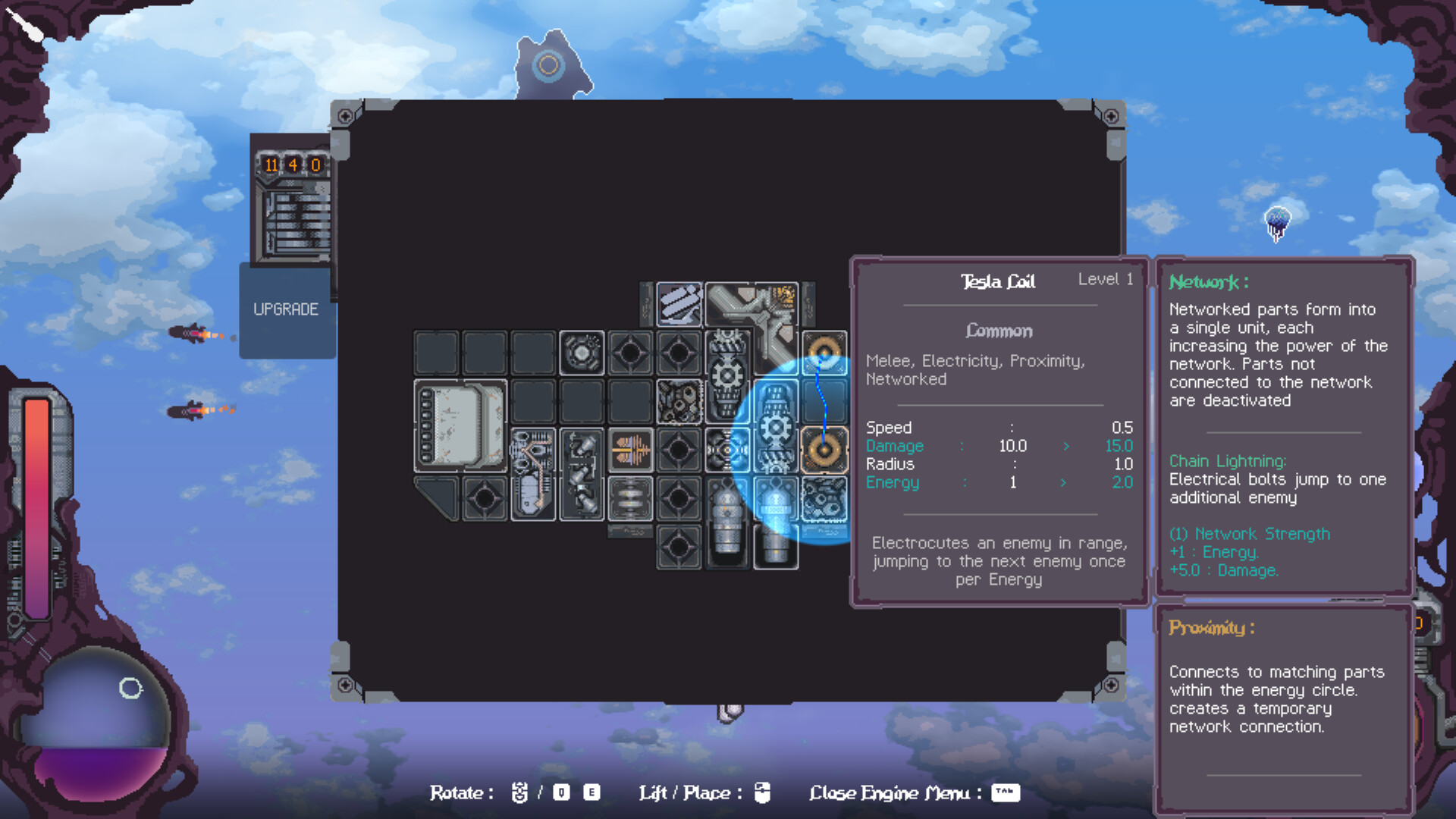Image resolution: width=1456 pixels, height=819 pixels.
Task: Click the Close Engine Menu label
Action: [x=891, y=792]
